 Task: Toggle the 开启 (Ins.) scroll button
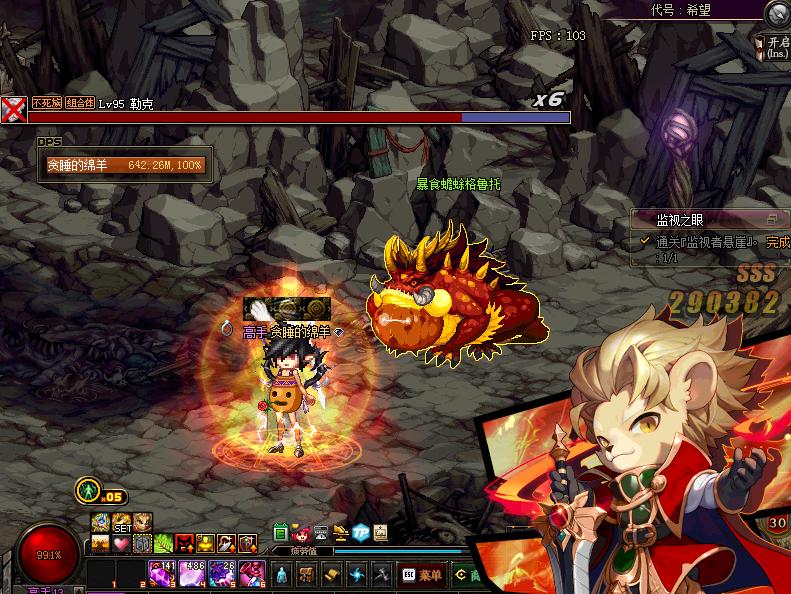776,44
